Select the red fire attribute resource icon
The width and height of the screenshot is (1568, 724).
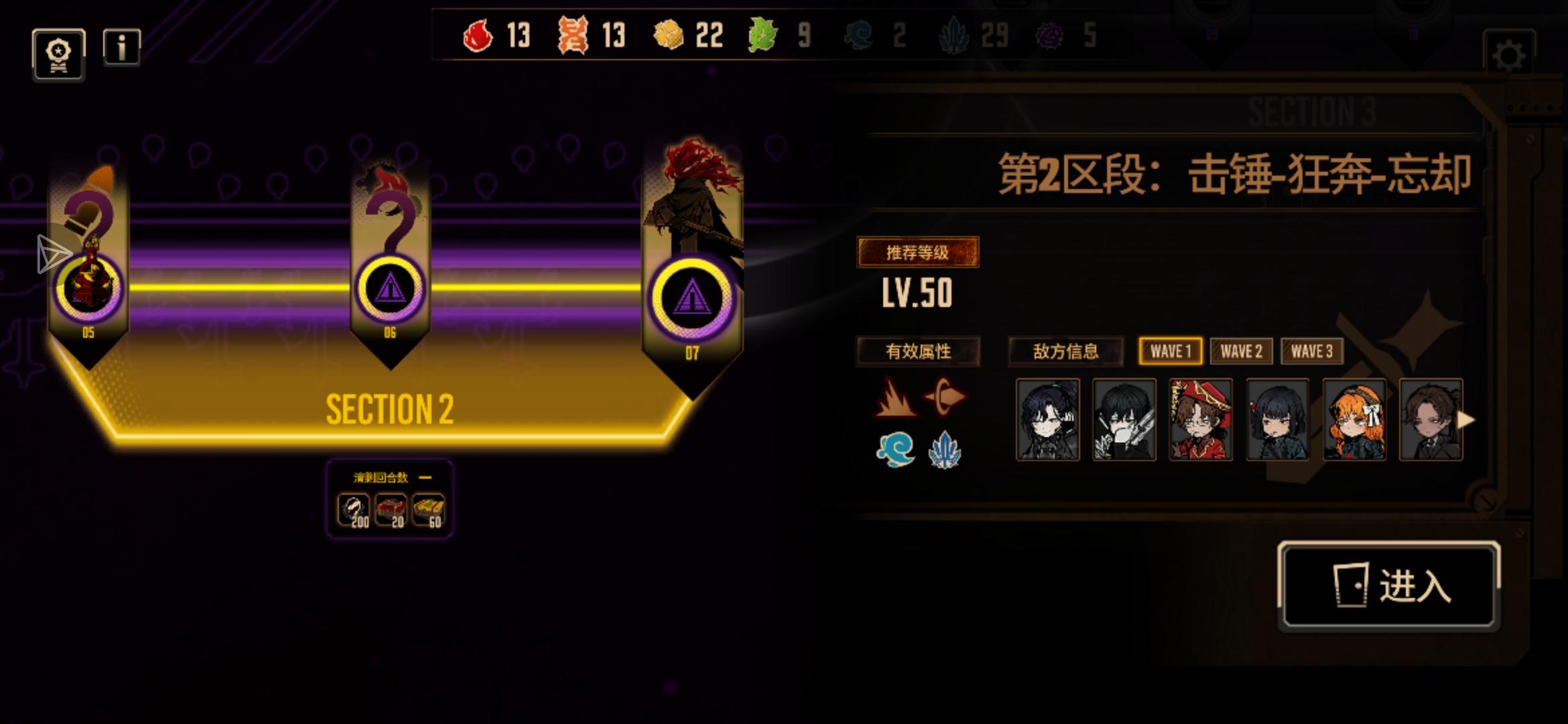coord(478,35)
